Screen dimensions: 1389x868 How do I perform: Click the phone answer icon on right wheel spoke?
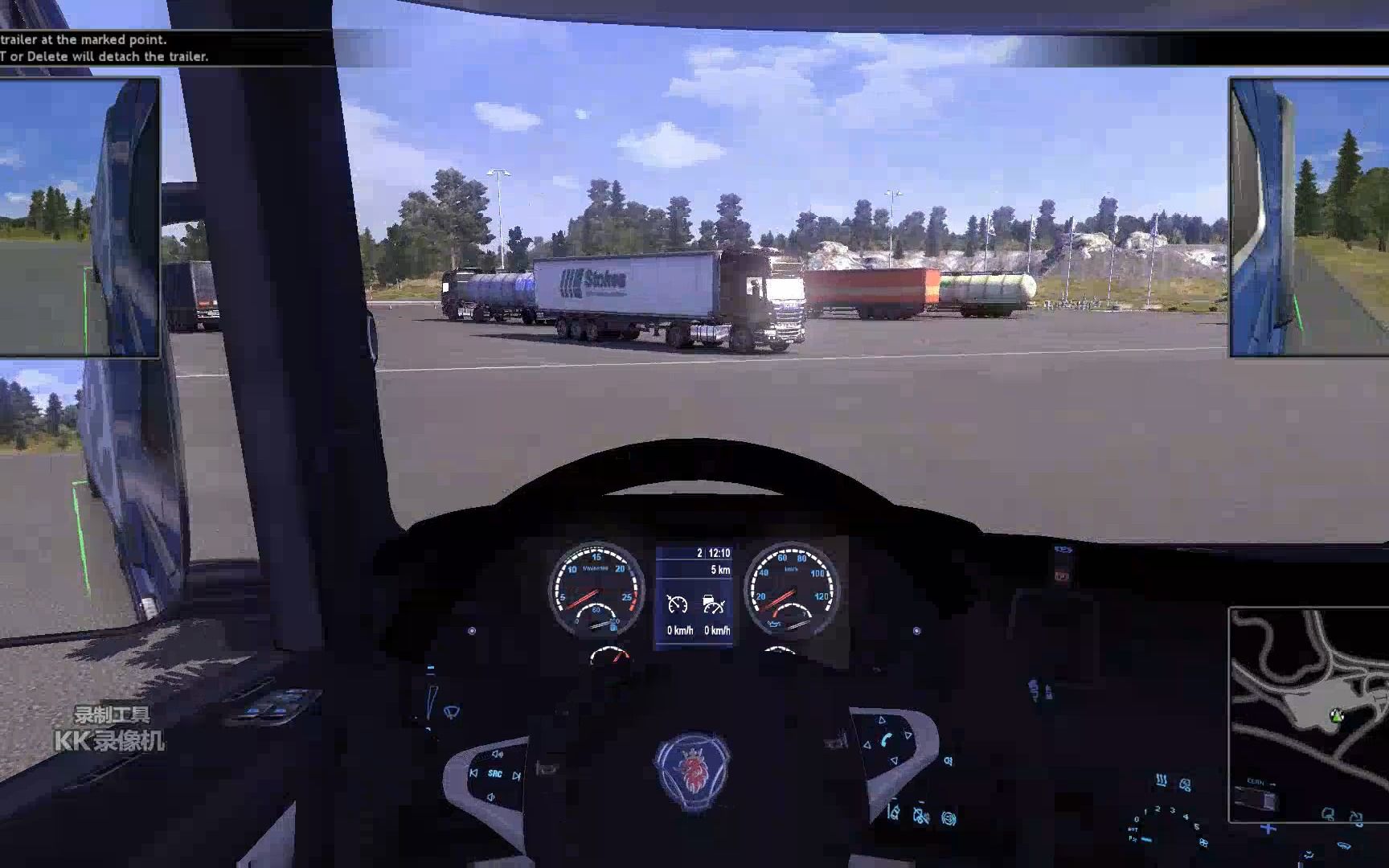[885, 739]
